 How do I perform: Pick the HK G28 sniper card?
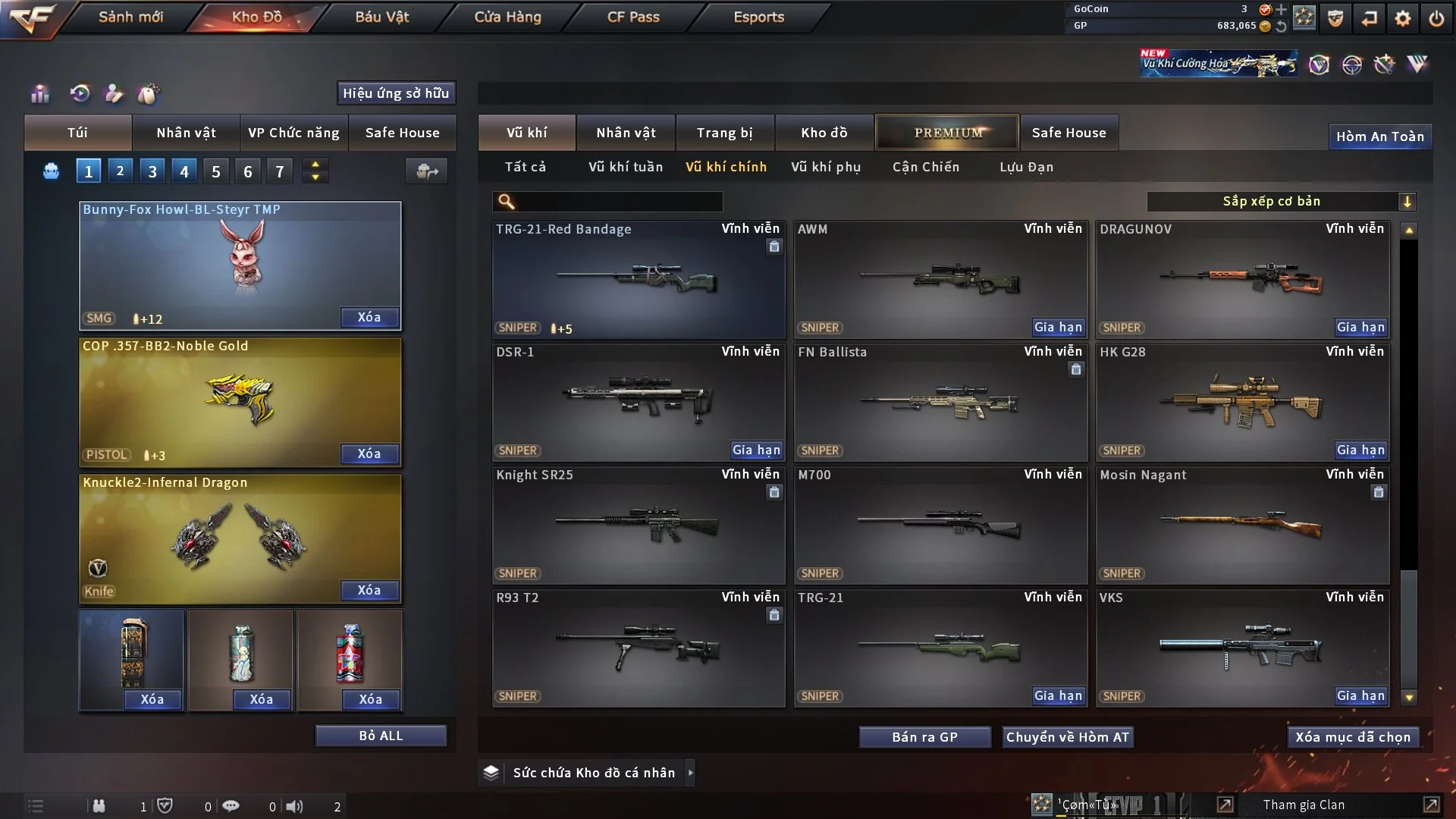point(1242,402)
